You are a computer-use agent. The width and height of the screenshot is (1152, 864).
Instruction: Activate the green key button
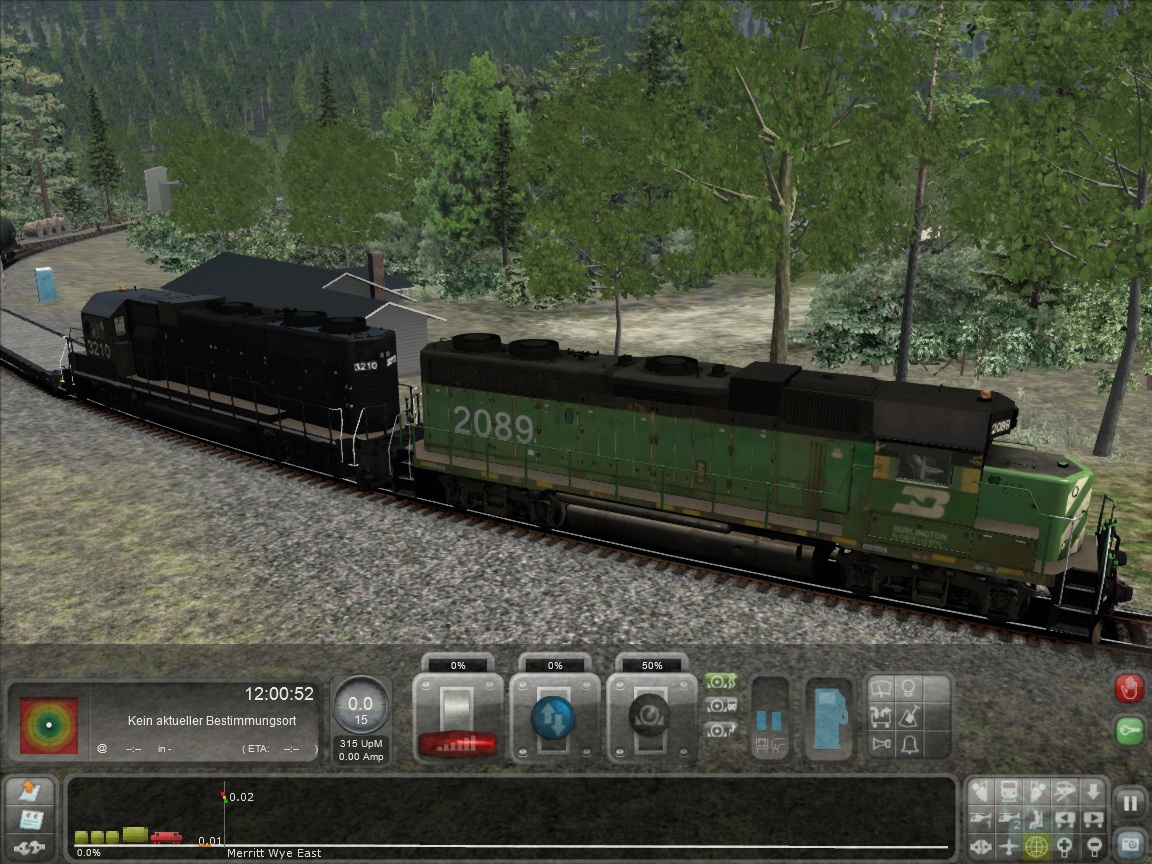coord(1129,730)
